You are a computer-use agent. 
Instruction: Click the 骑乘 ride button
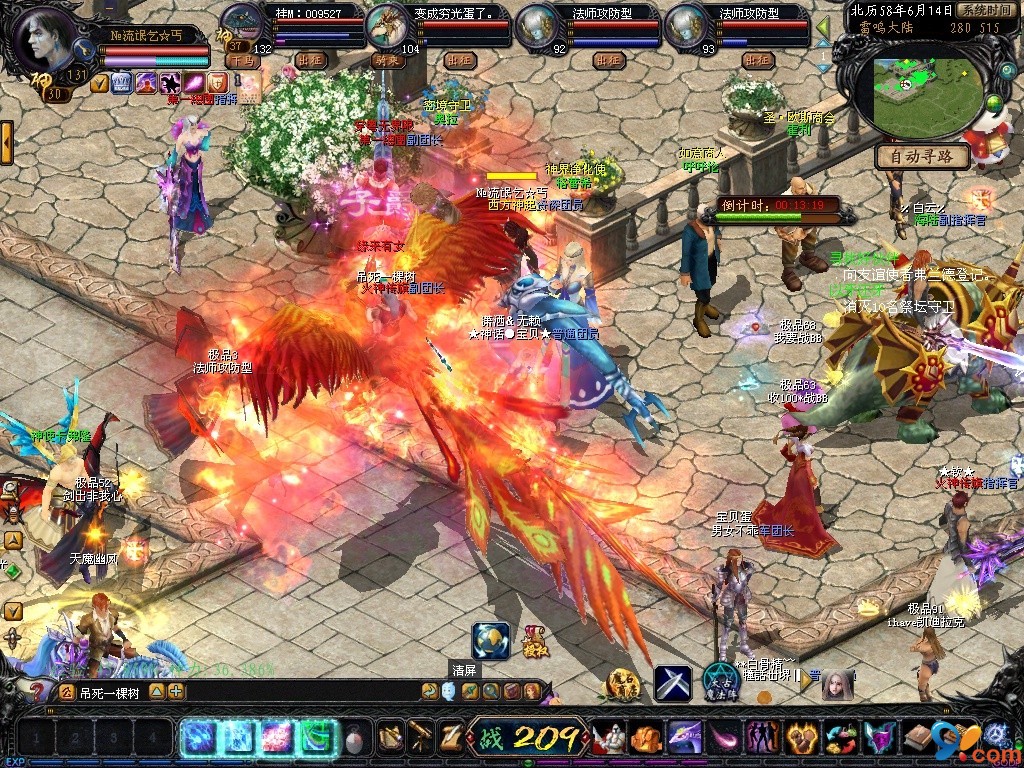[x=385, y=61]
